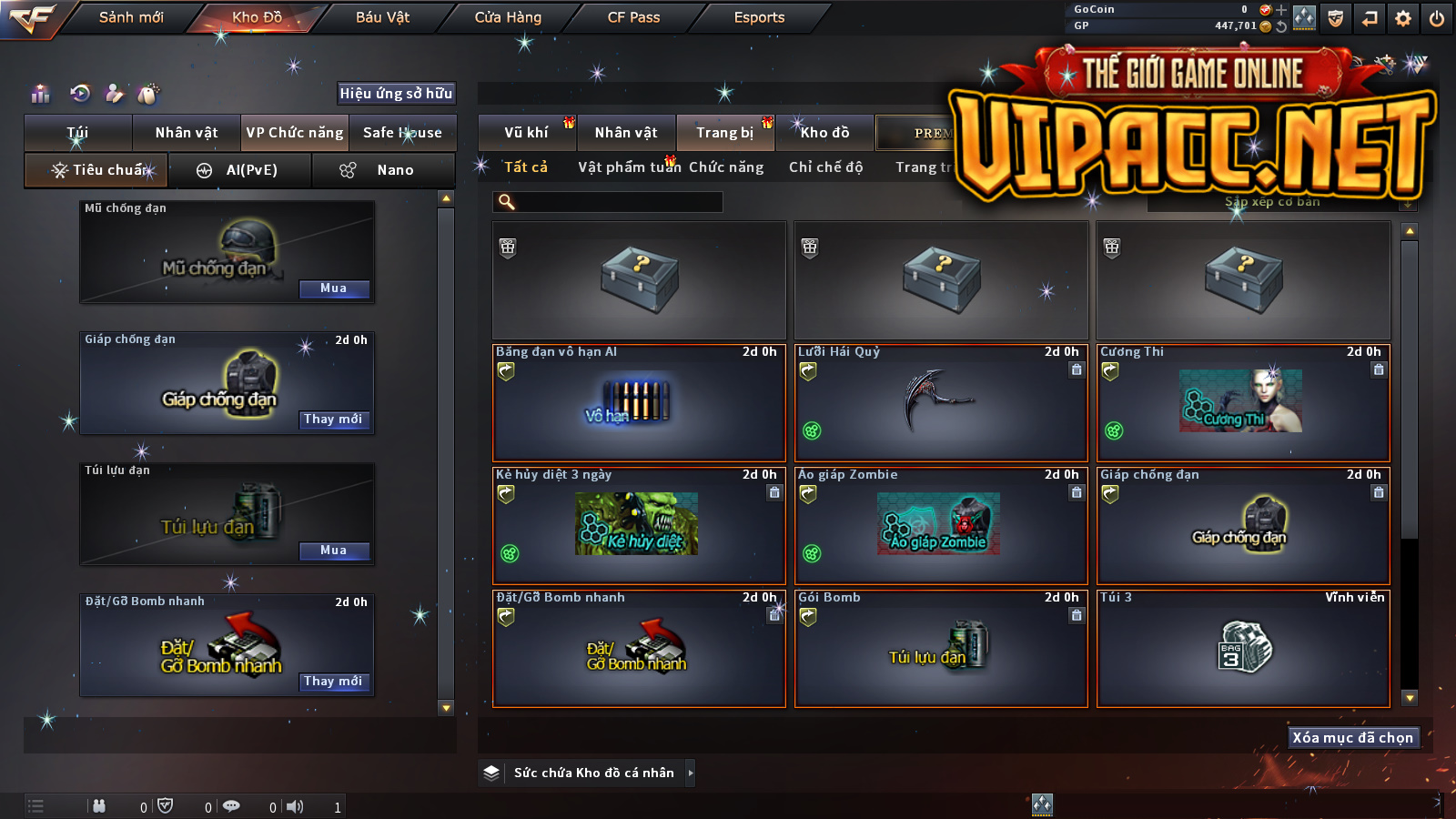Select the AI(PvE) loadout tab
The height and width of the screenshot is (819, 1456).
240,170
